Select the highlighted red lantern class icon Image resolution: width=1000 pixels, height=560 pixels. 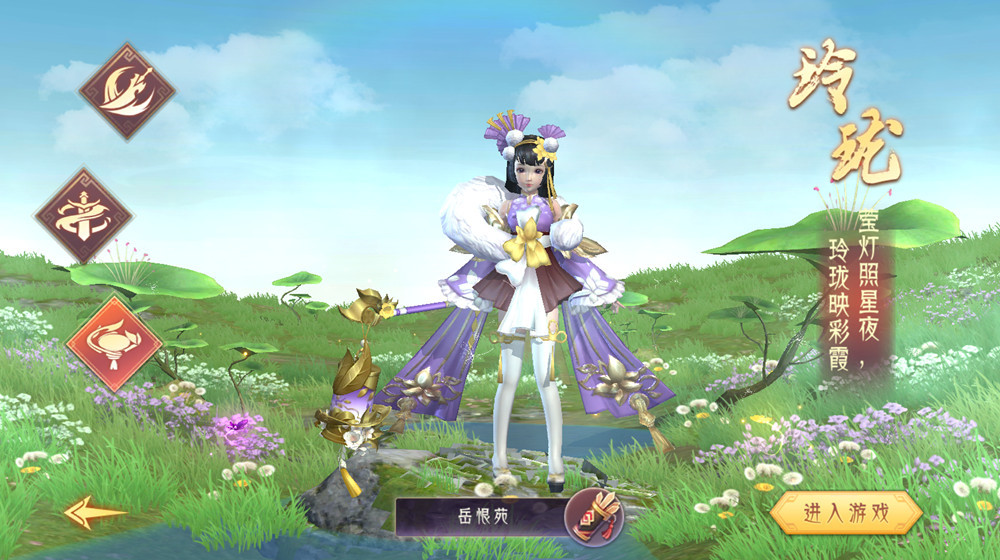tap(113, 343)
